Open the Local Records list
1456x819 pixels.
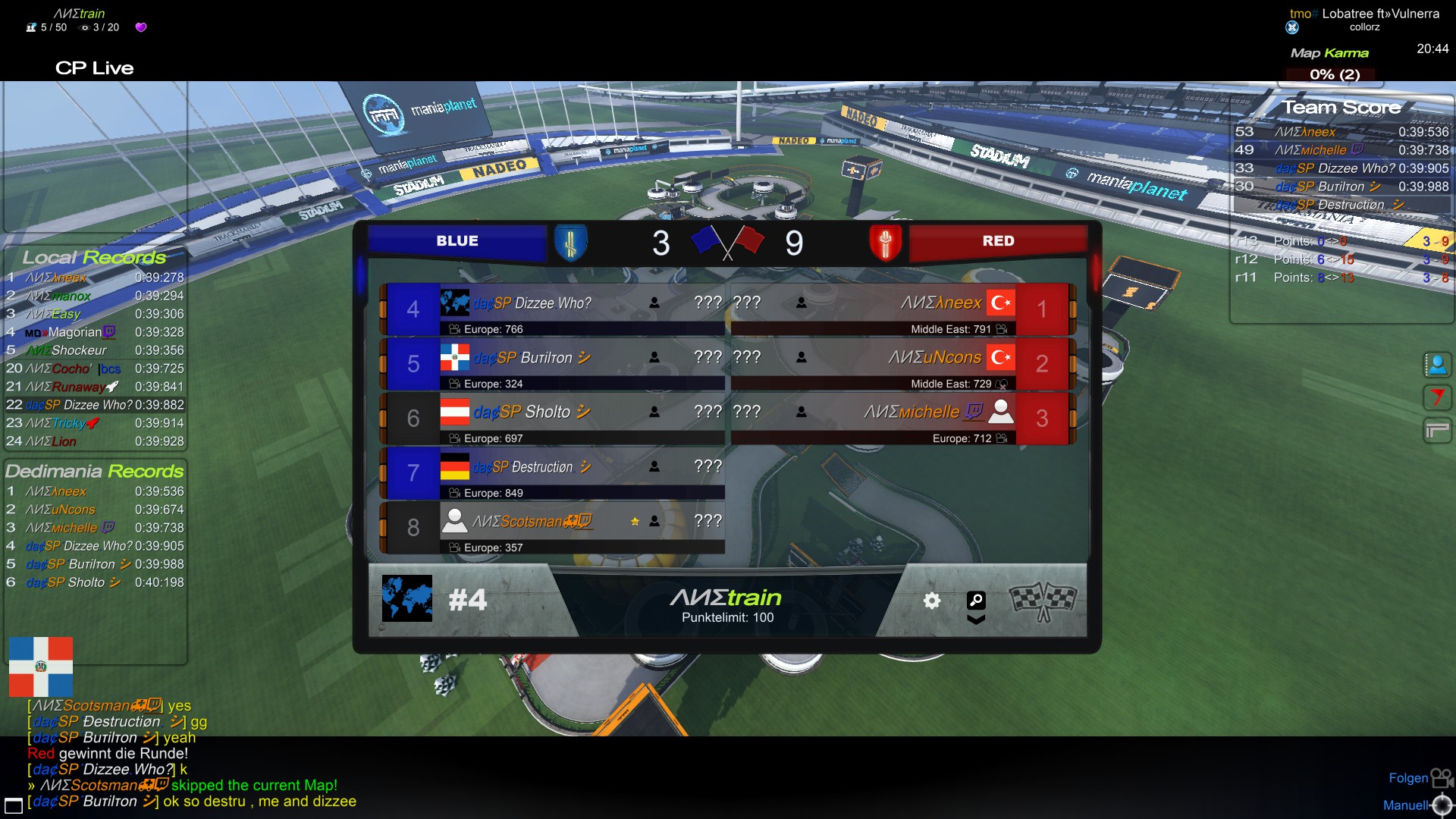point(95,258)
